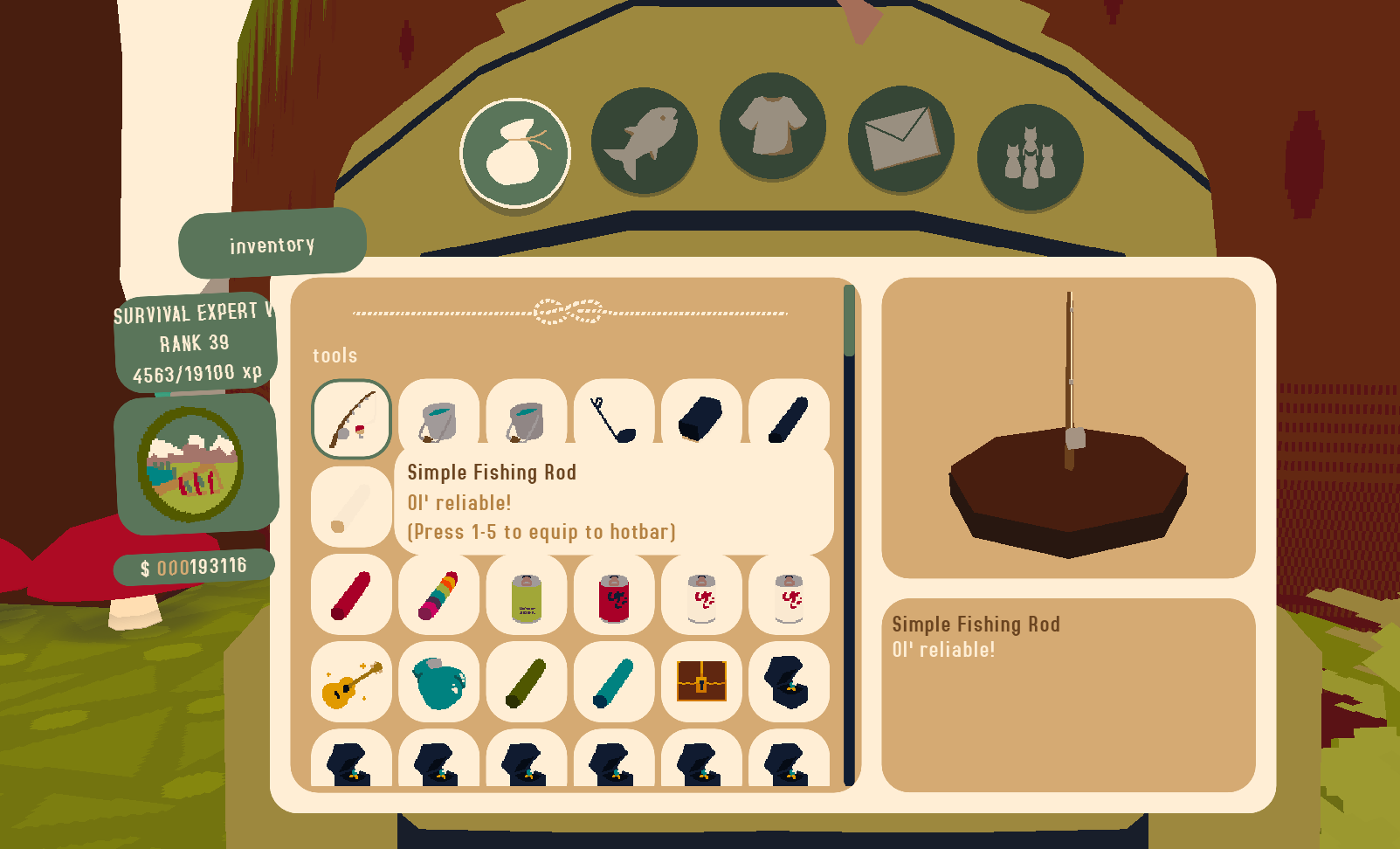Select the green canned food item
The image size is (1400, 849).
(526, 595)
